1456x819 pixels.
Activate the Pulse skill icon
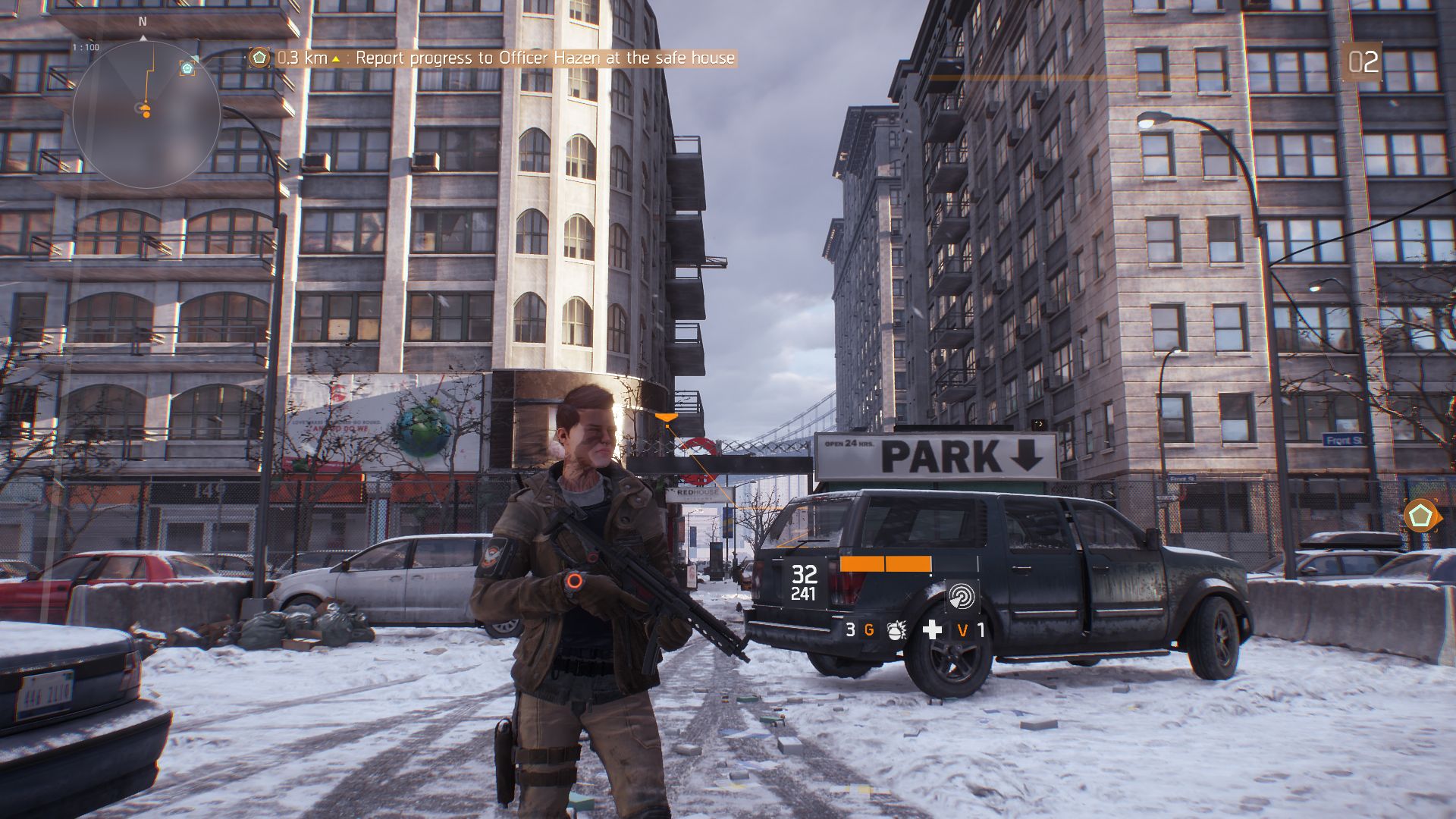coord(962,597)
